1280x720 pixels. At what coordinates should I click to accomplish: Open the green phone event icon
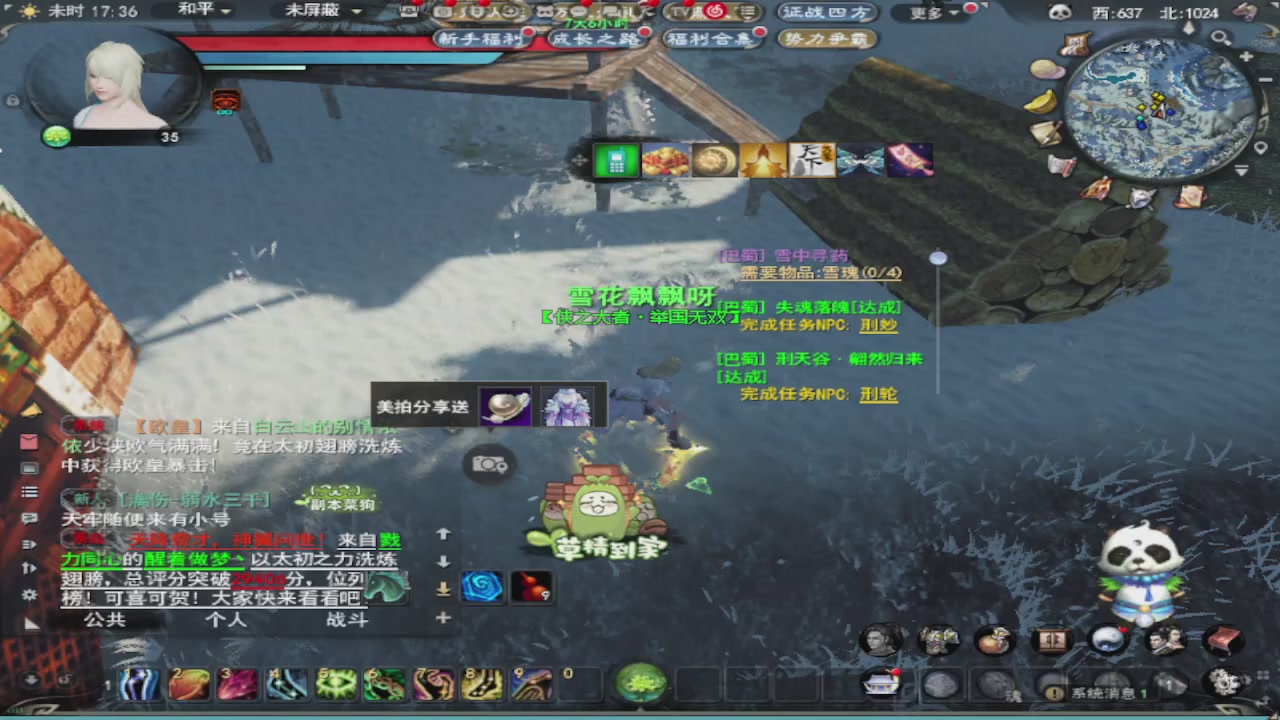coord(615,160)
